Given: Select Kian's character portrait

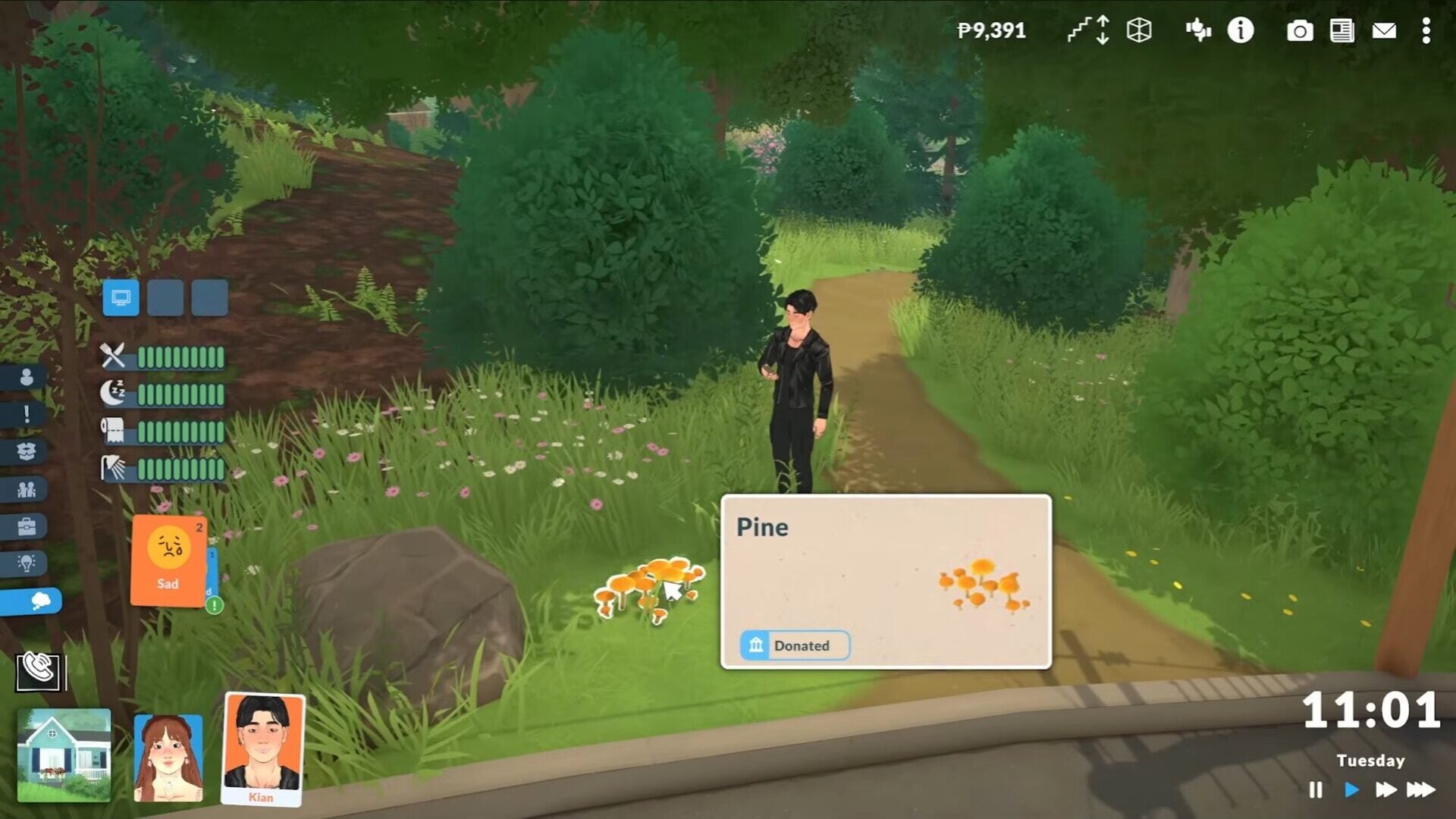Looking at the screenshot, I should 262,747.
